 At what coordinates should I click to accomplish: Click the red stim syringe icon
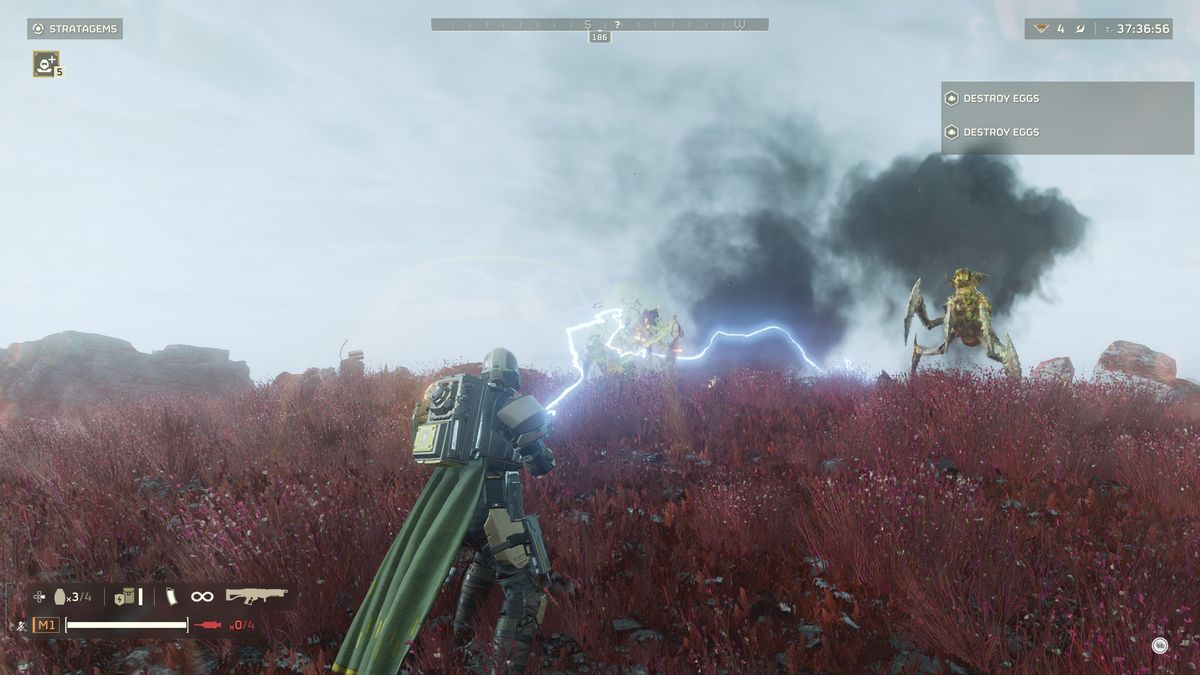point(208,625)
